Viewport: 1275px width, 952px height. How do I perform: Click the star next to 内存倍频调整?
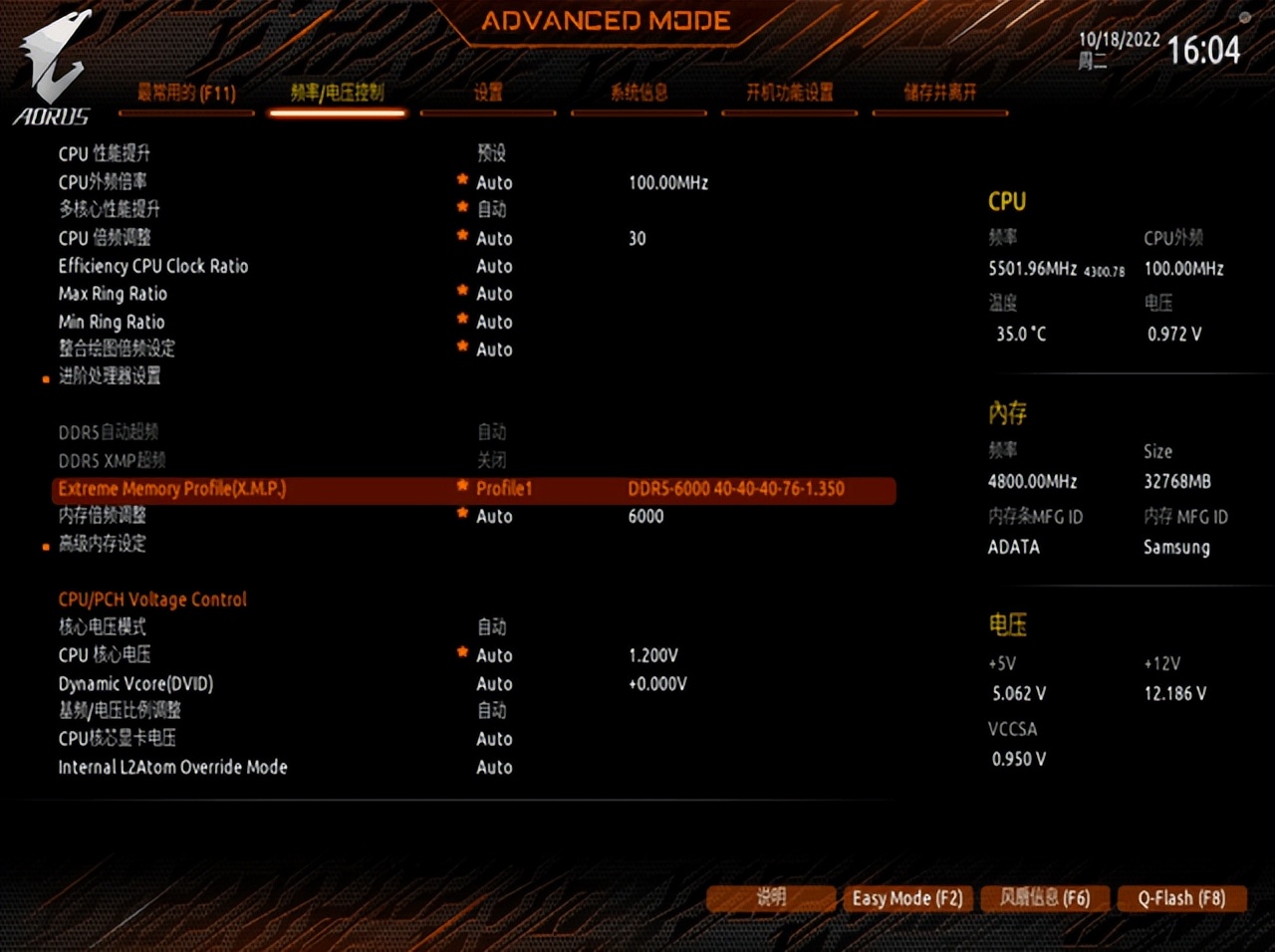pyautogui.click(x=461, y=513)
